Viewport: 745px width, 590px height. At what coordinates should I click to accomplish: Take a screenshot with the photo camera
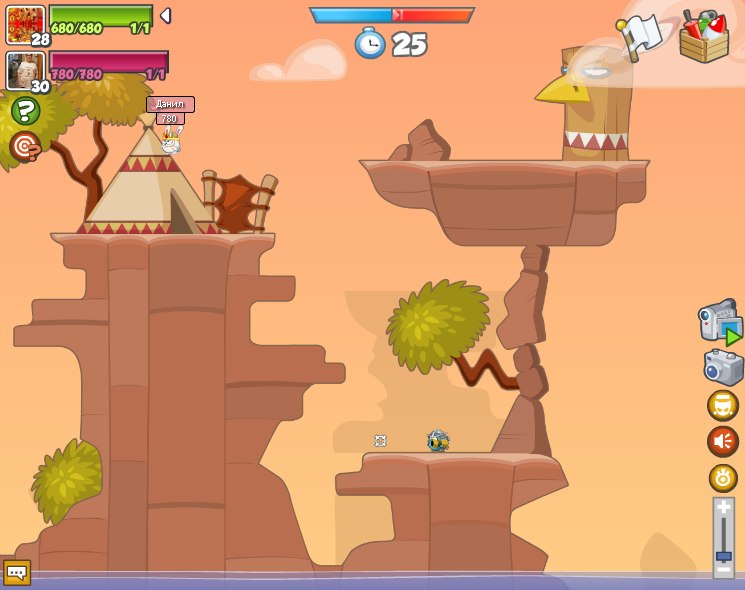pos(723,367)
